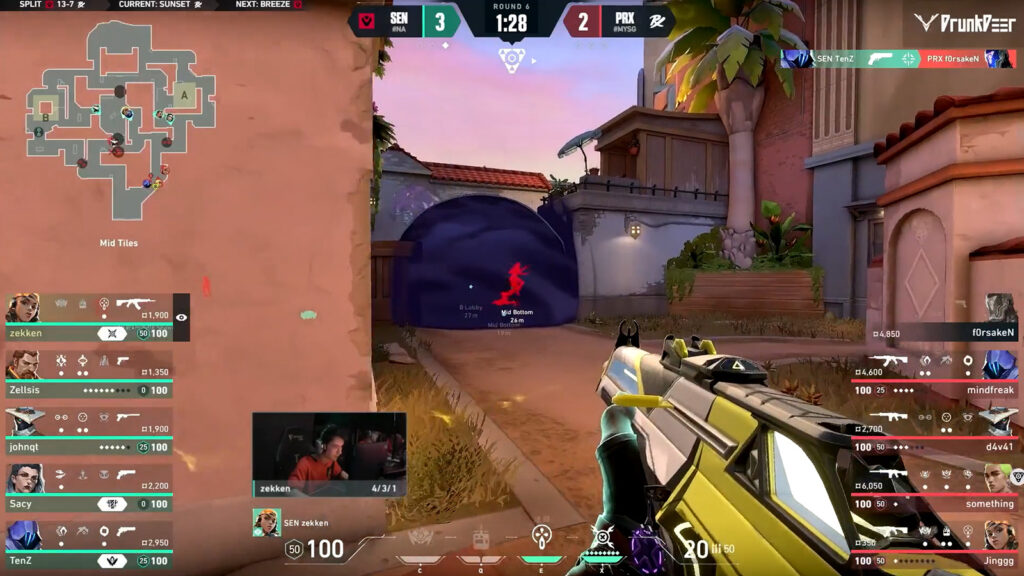Select TenZ's player row
The image size is (1024, 576).
point(90,544)
